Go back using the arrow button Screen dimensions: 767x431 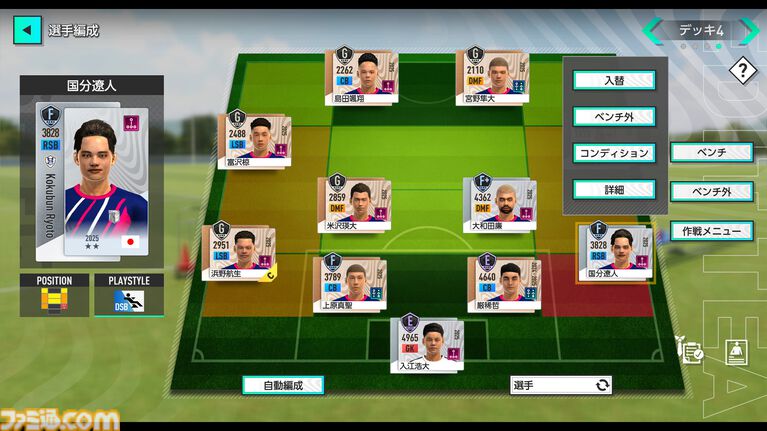[x=27, y=30]
